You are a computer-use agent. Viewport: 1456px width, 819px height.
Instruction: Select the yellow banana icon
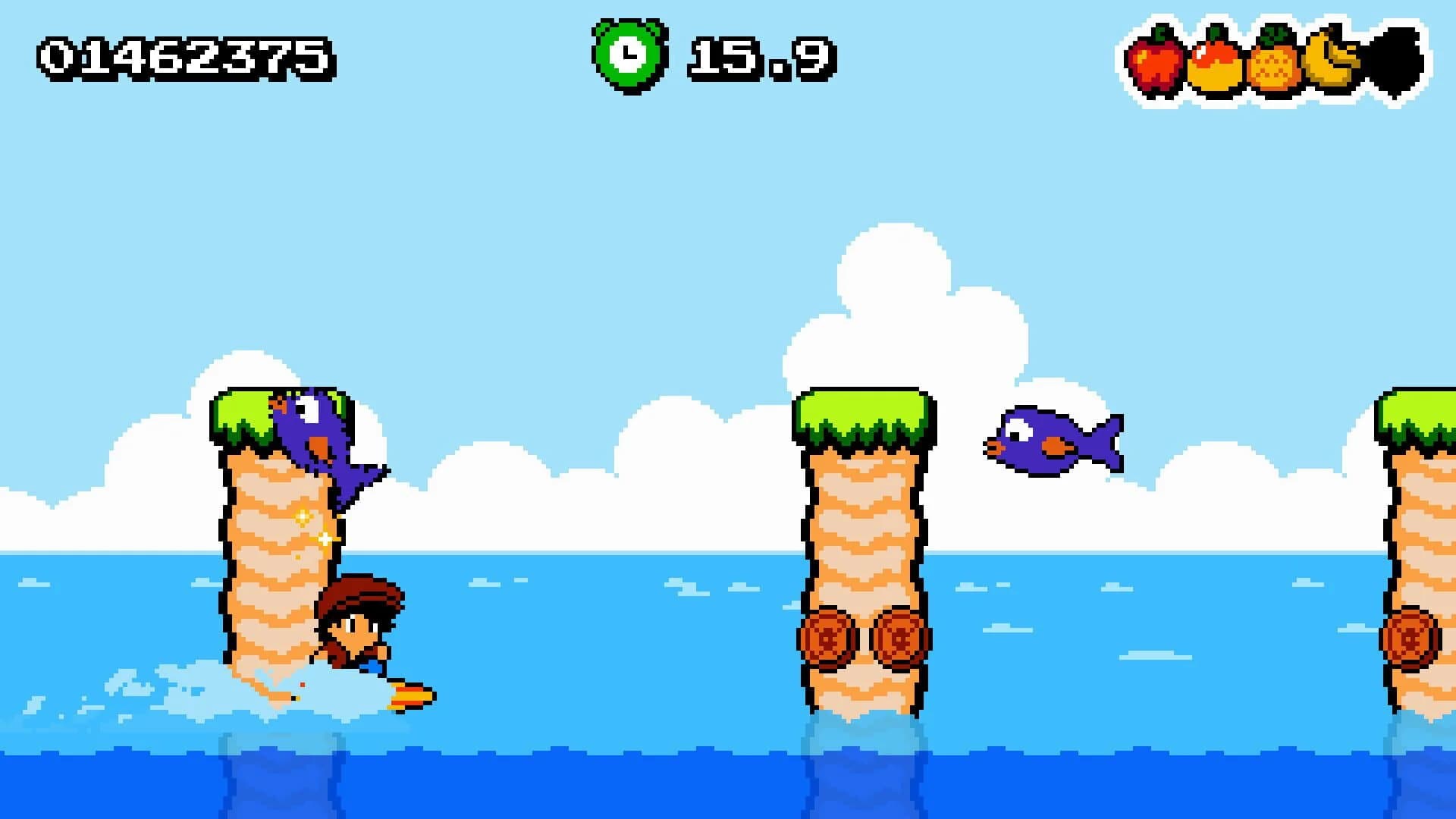[1333, 59]
